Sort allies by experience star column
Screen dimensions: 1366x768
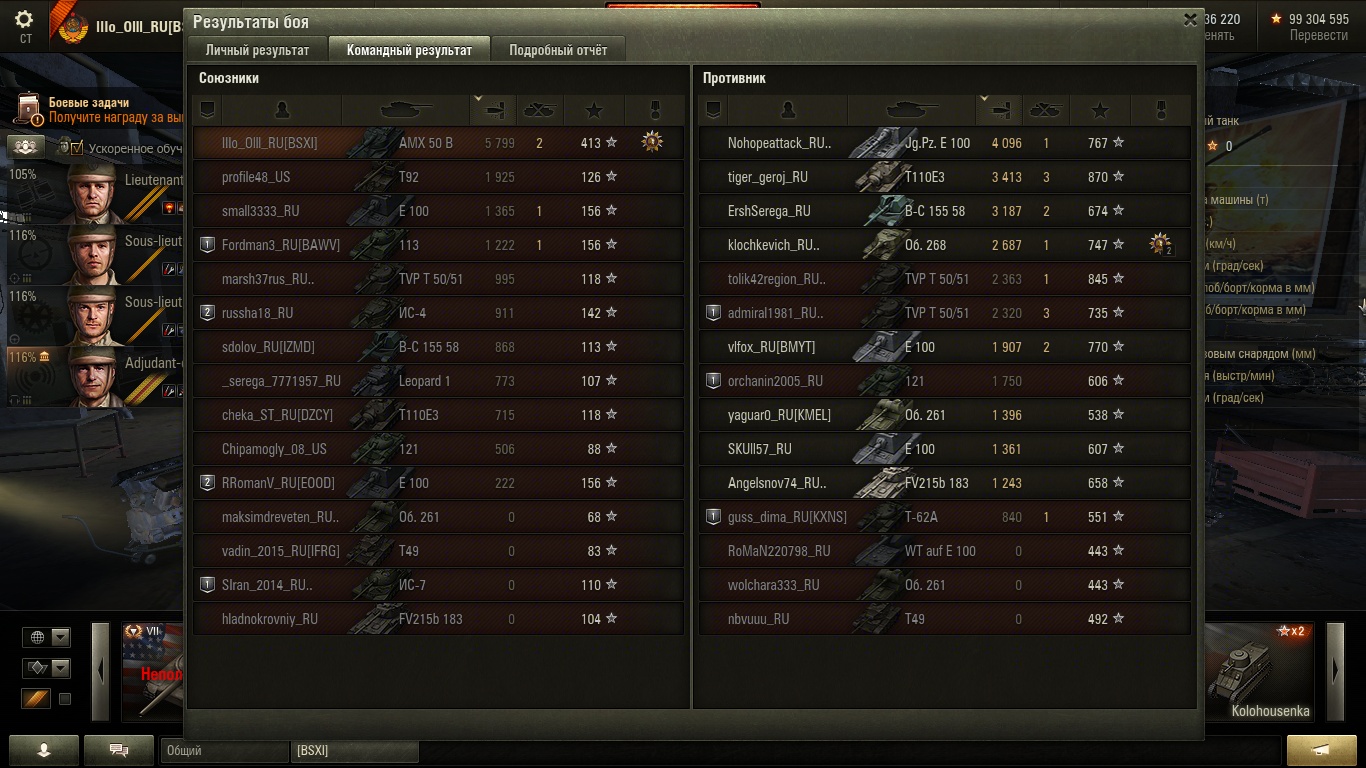pyautogui.click(x=594, y=110)
